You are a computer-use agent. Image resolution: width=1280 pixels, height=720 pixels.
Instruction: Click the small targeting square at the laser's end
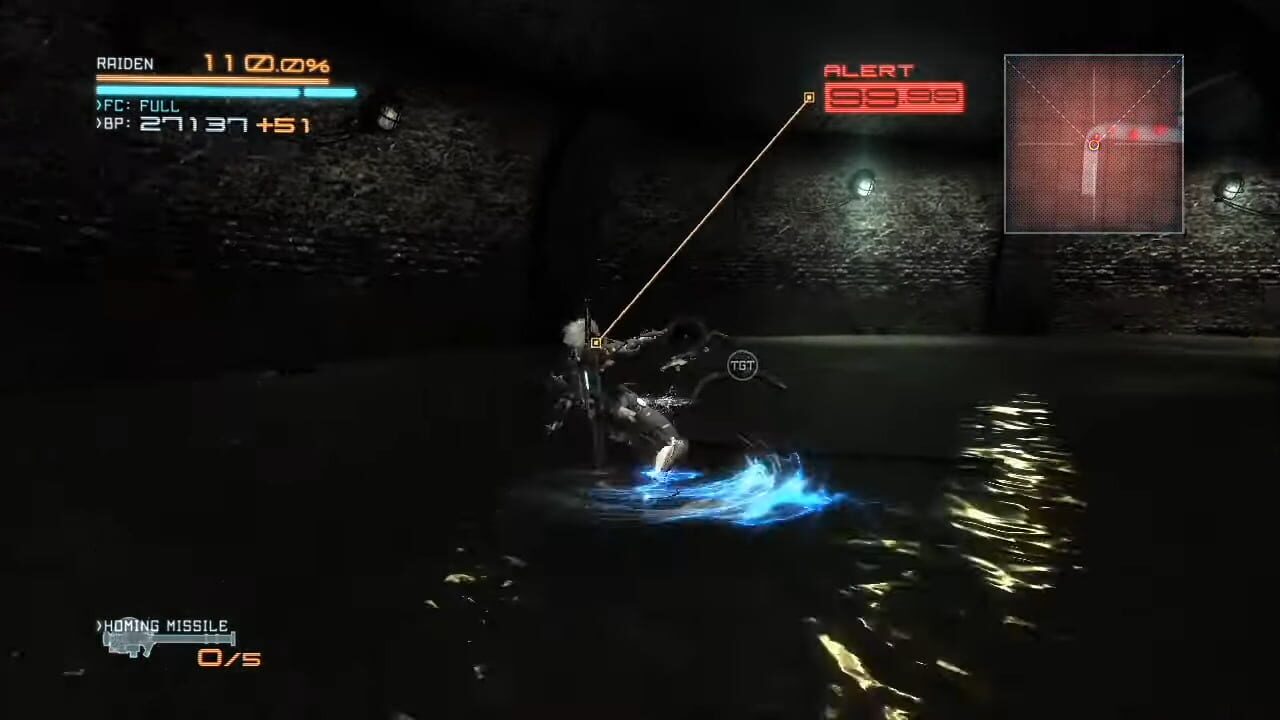tap(808, 97)
